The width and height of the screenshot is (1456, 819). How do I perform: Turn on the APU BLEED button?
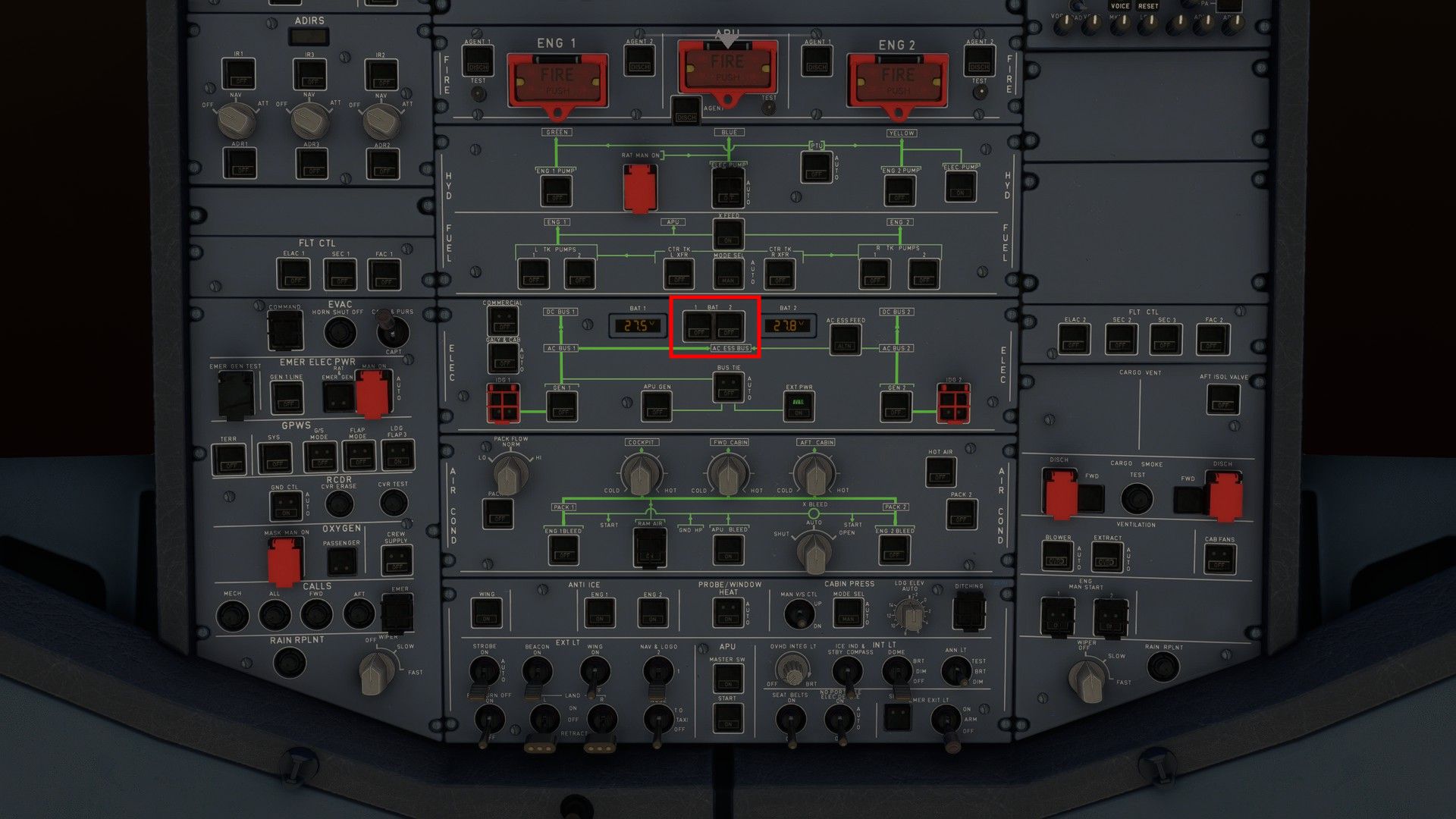coord(728,550)
